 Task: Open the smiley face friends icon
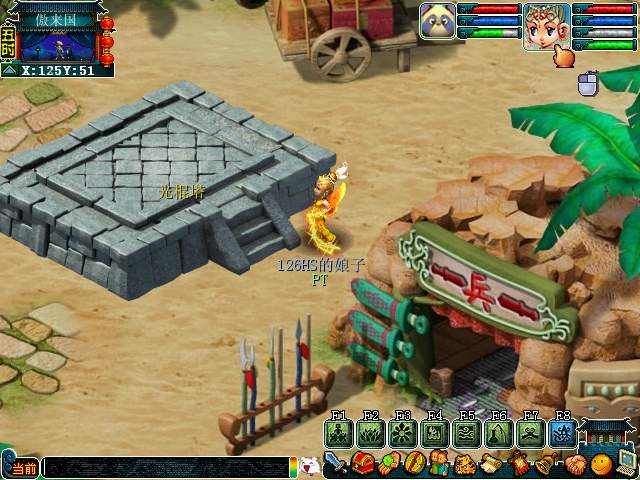point(600,465)
